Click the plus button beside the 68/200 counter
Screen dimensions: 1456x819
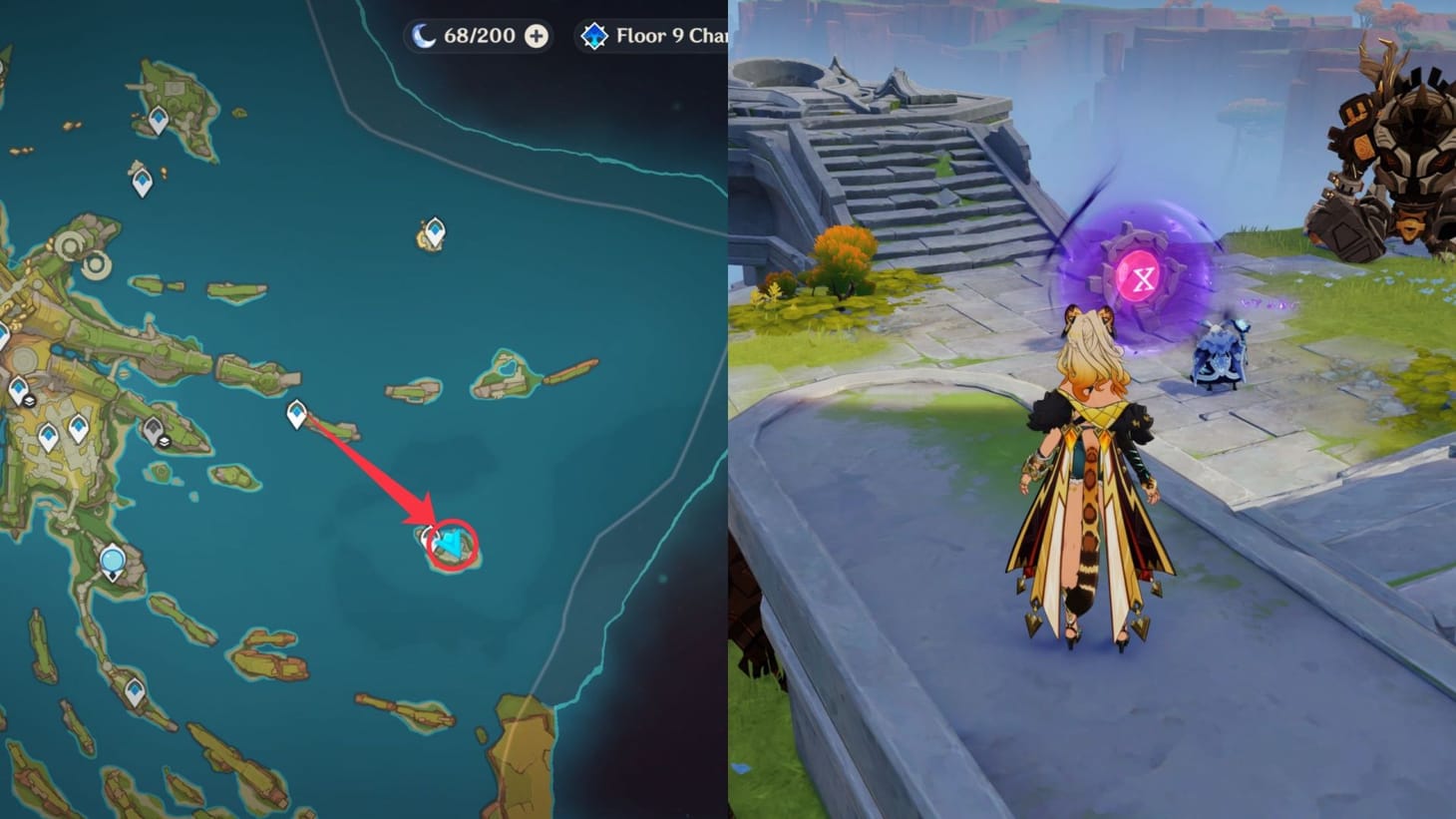pyautogui.click(x=538, y=36)
